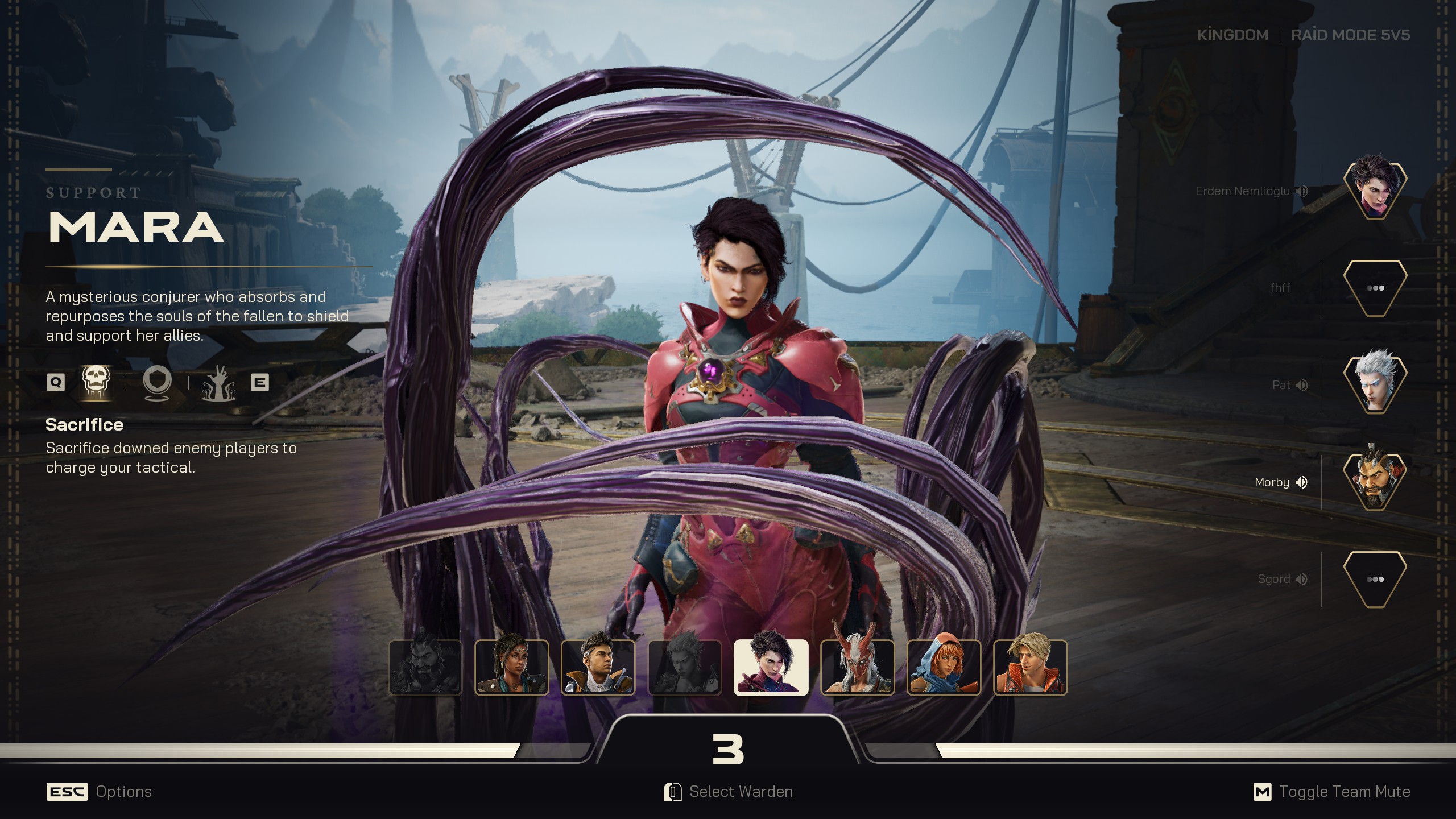Toggle Pat's voice speaker icon
The image size is (1456, 819).
tap(1302, 386)
